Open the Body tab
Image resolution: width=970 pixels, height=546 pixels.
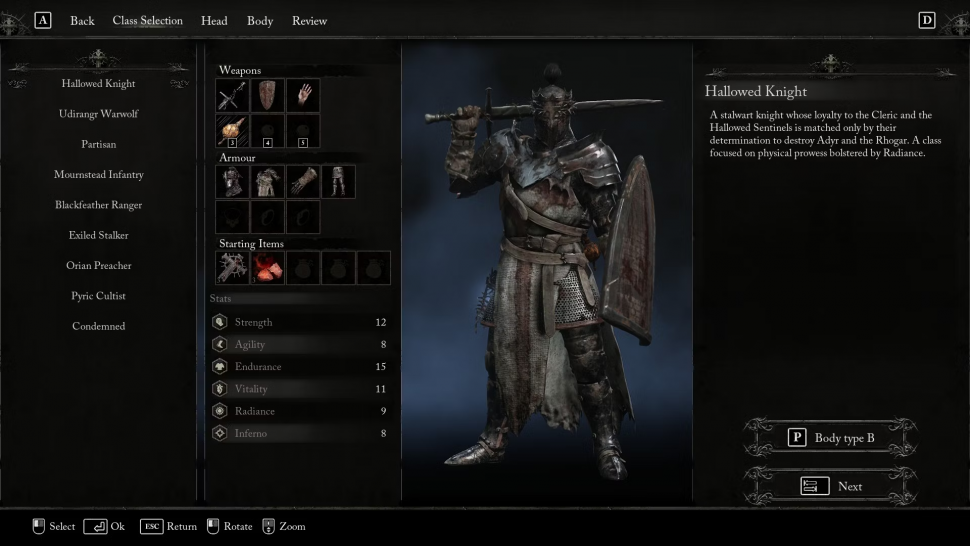(x=260, y=21)
